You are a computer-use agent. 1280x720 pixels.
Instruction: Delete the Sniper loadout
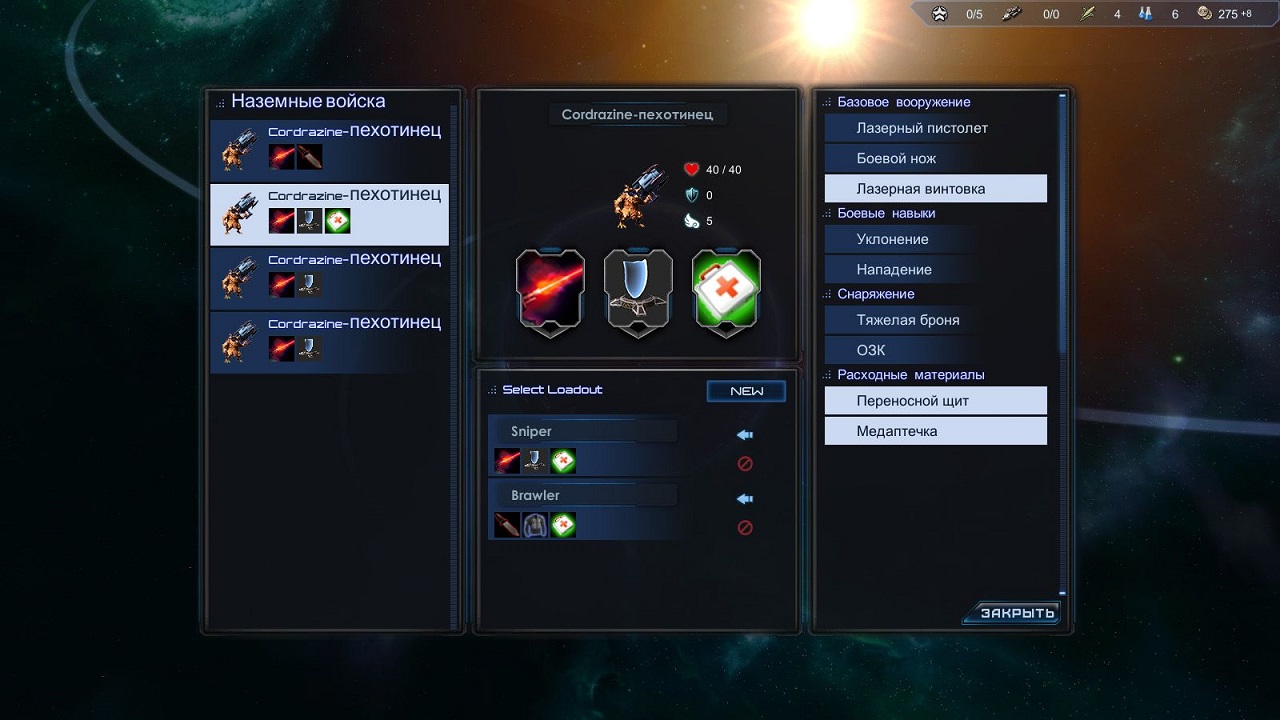pos(744,464)
